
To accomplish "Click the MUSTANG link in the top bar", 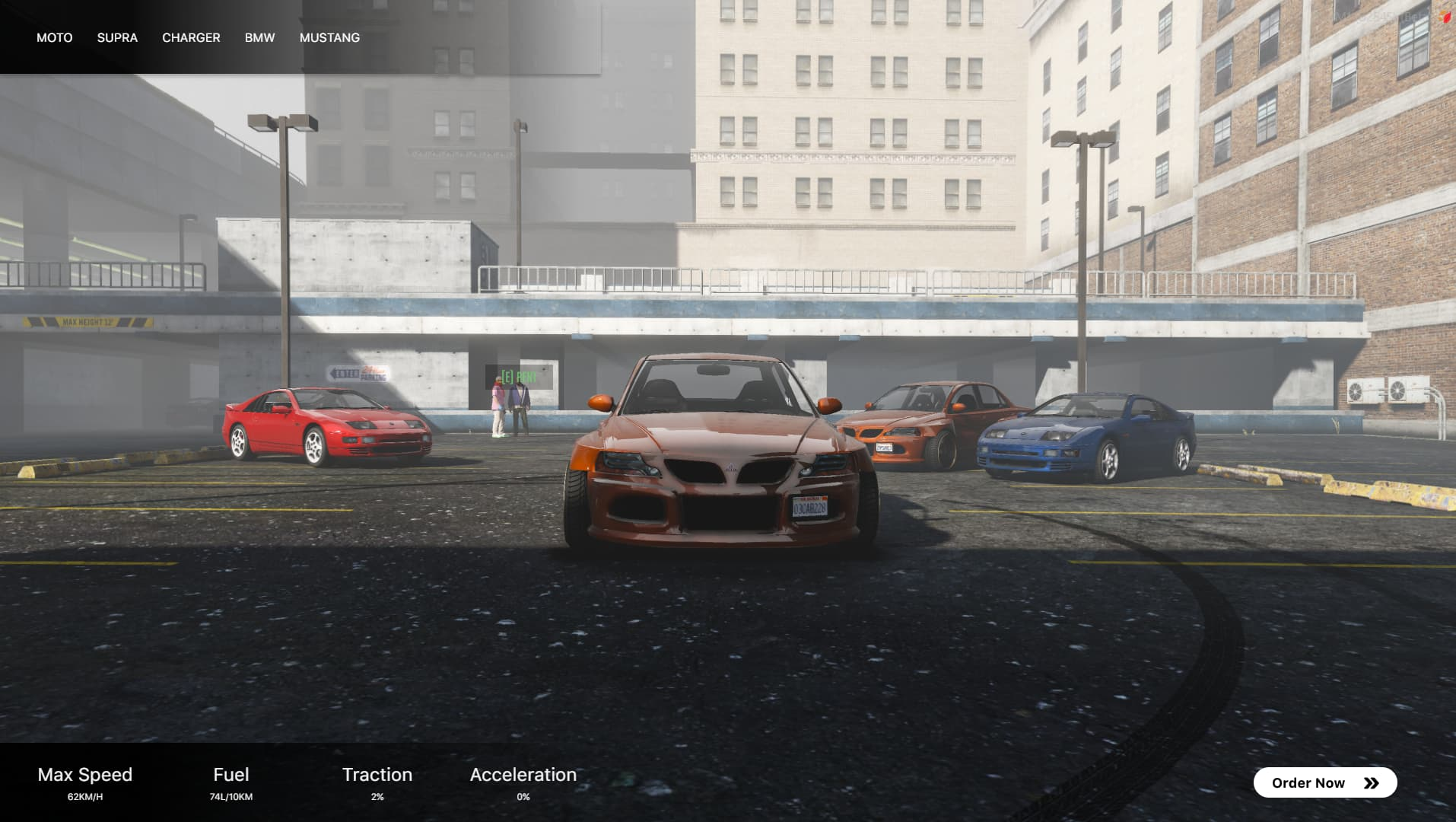I will (329, 37).
